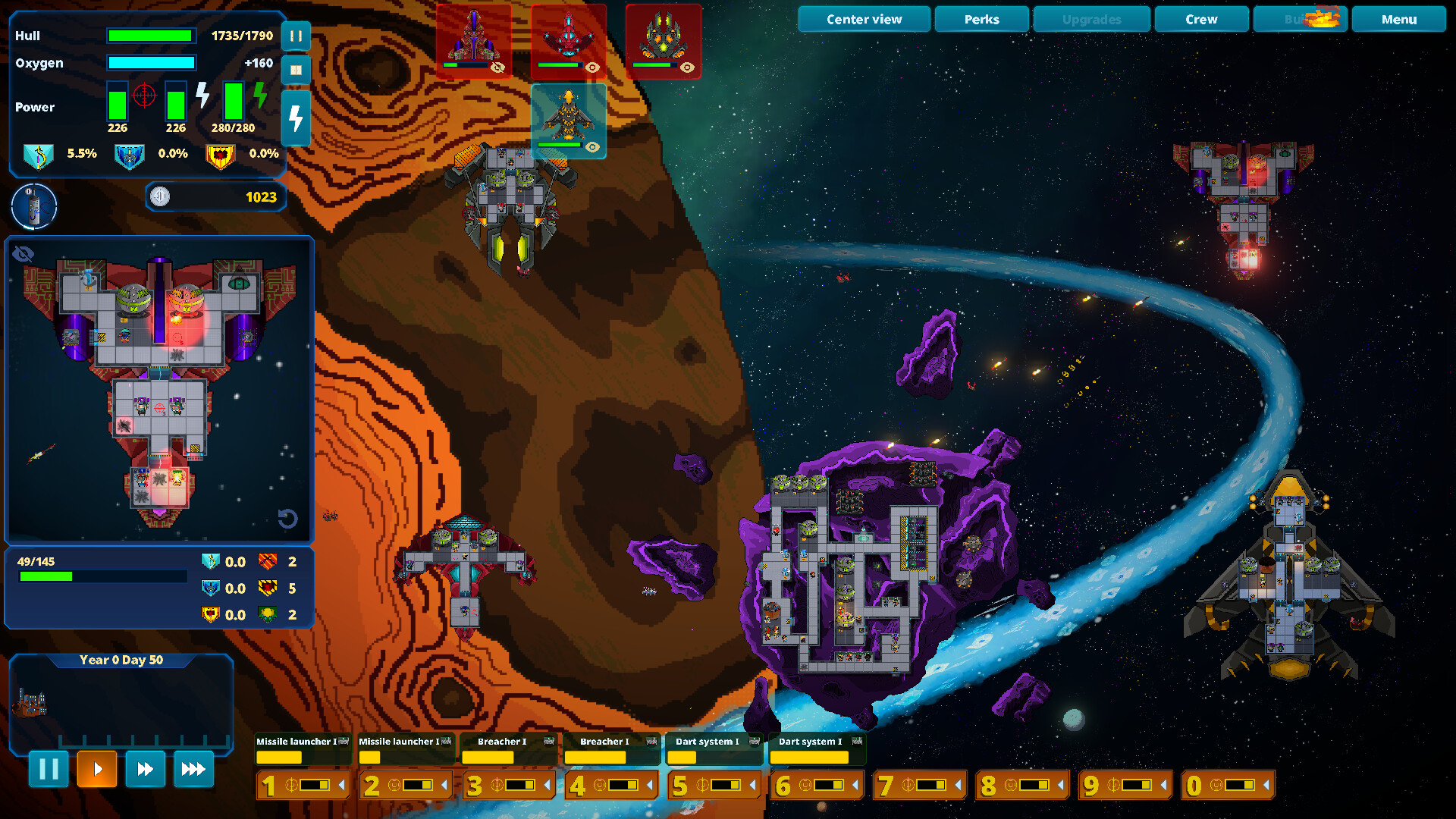Toggle the eye icon on the allied yellow ship portrait
The height and width of the screenshot is (819, 1456).
click(592, 147)
